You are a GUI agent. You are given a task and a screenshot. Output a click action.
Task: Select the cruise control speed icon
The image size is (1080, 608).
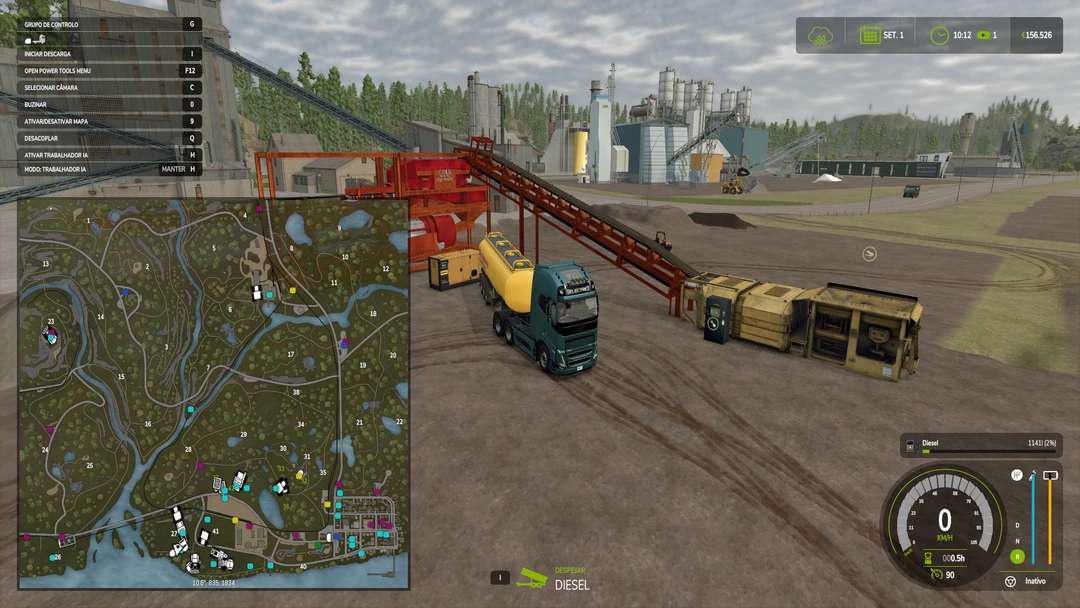coord(936,574)
